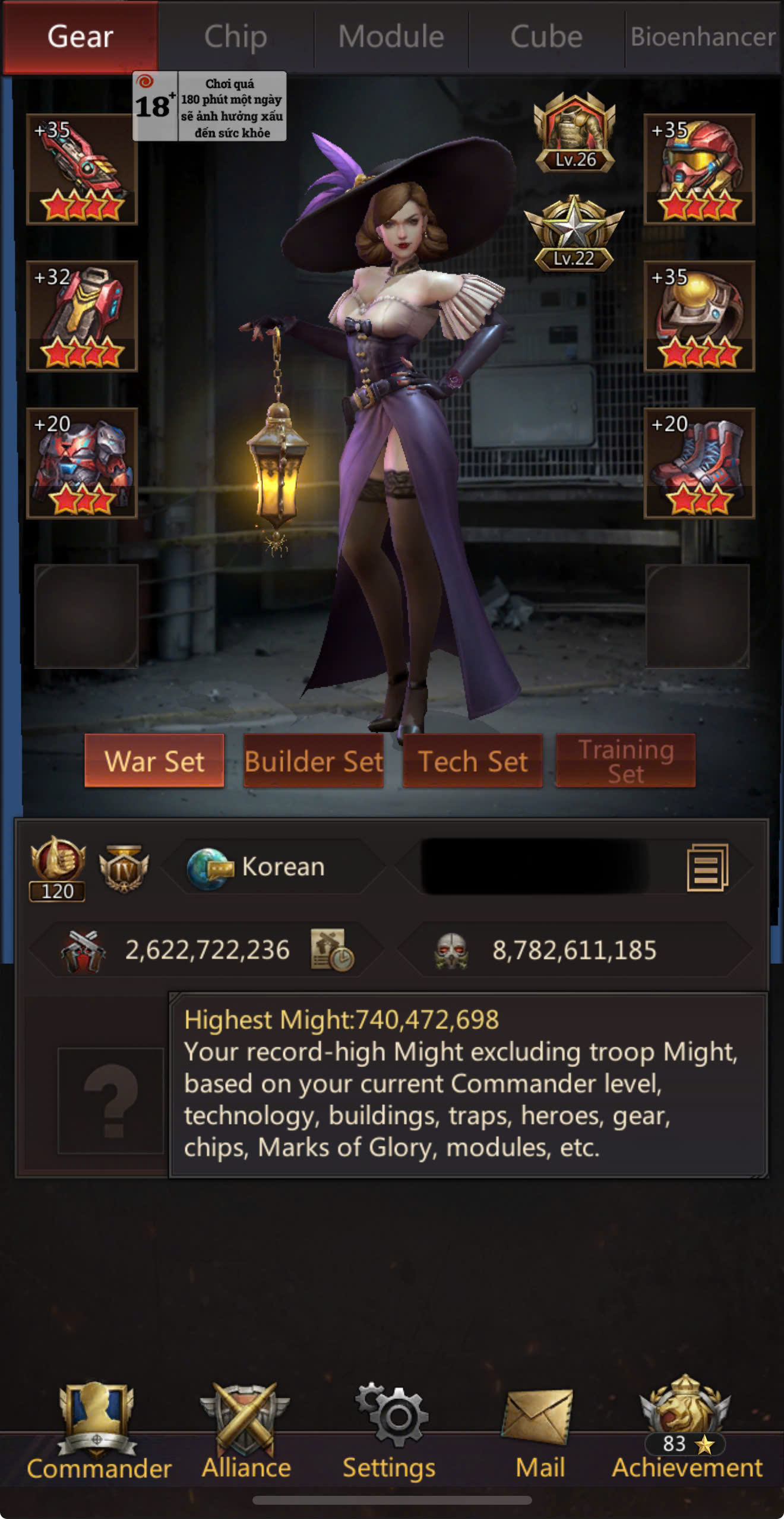
Task: Choose the +35 gold ring accessory slot
Action: click(699, 316)
